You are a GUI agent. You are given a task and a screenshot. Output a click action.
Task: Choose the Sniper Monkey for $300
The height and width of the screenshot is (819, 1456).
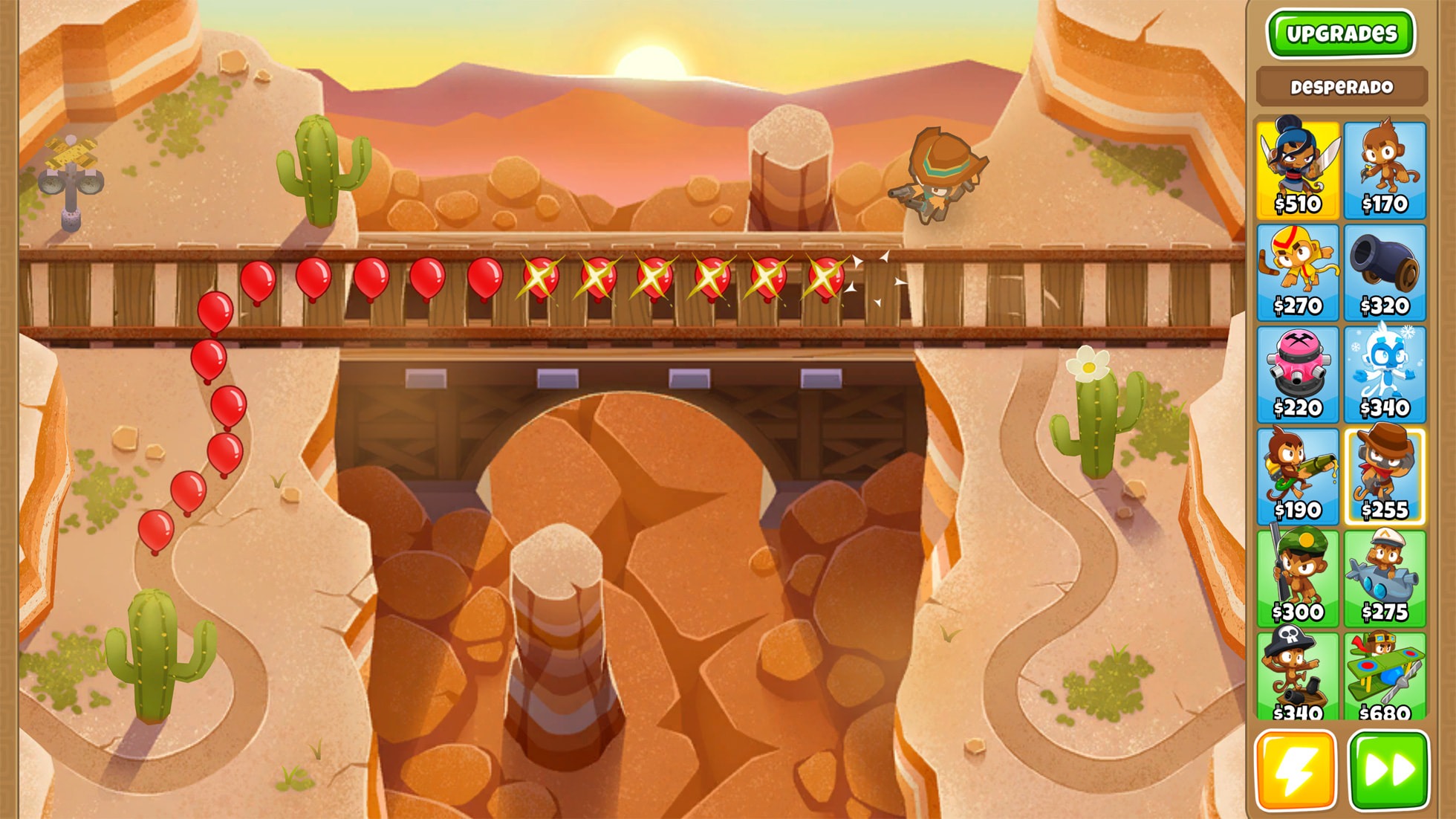(x=1298, y=577)
